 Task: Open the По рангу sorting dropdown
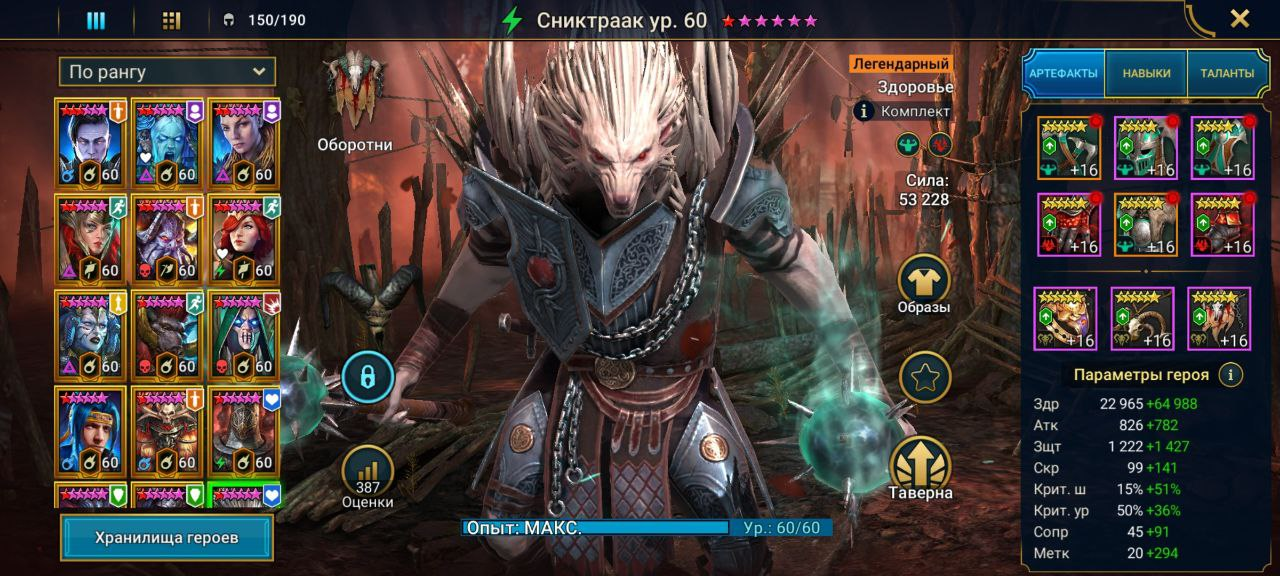click(x=167, y=72)
